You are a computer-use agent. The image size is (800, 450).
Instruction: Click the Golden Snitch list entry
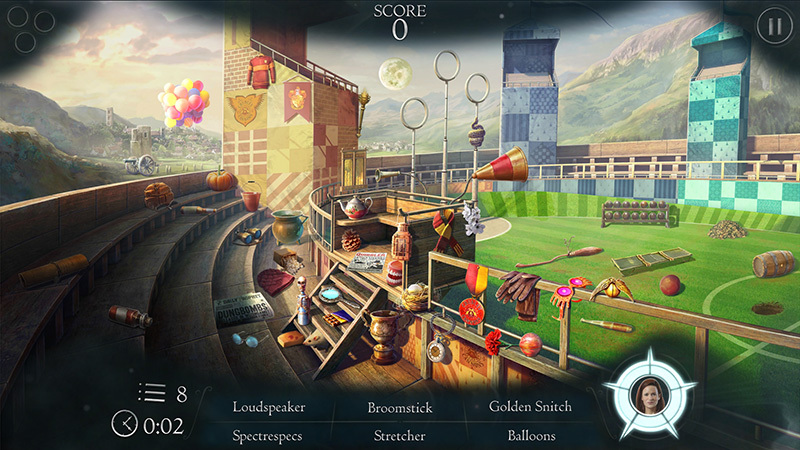[x=530, y=407]
